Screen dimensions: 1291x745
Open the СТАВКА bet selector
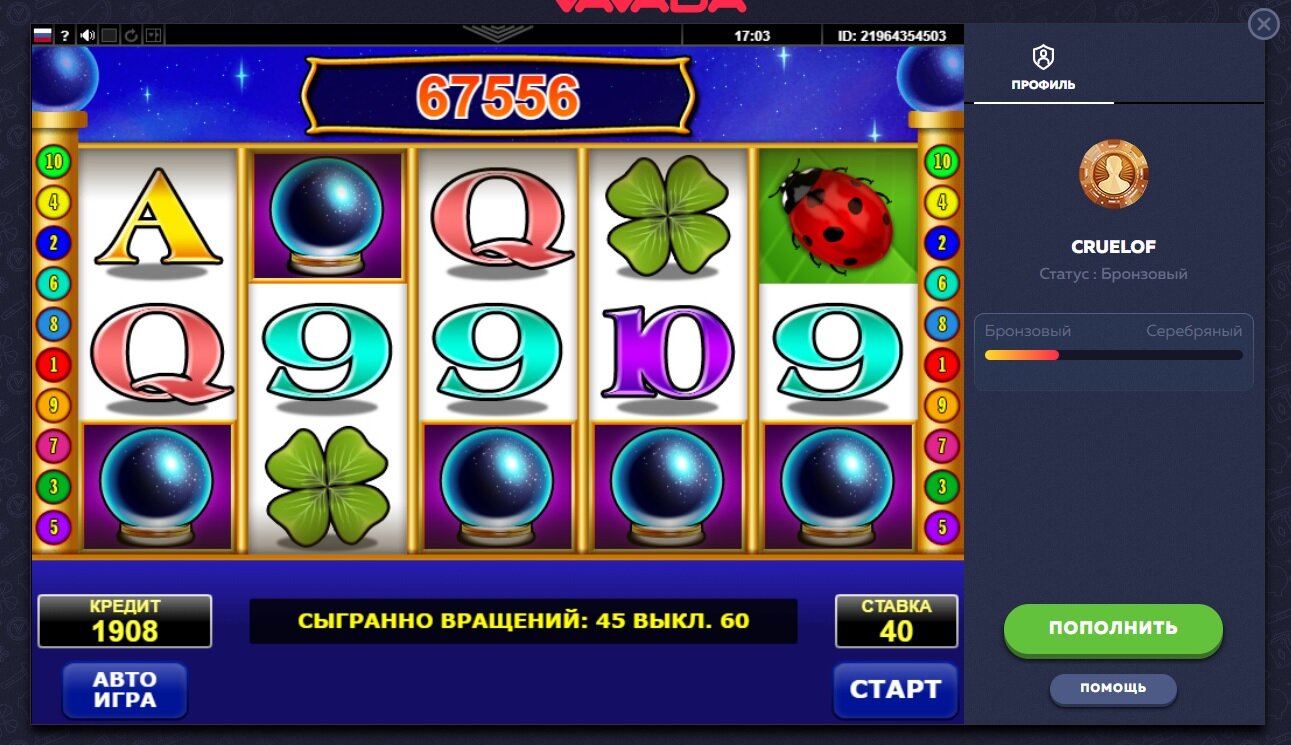[896, 621]
